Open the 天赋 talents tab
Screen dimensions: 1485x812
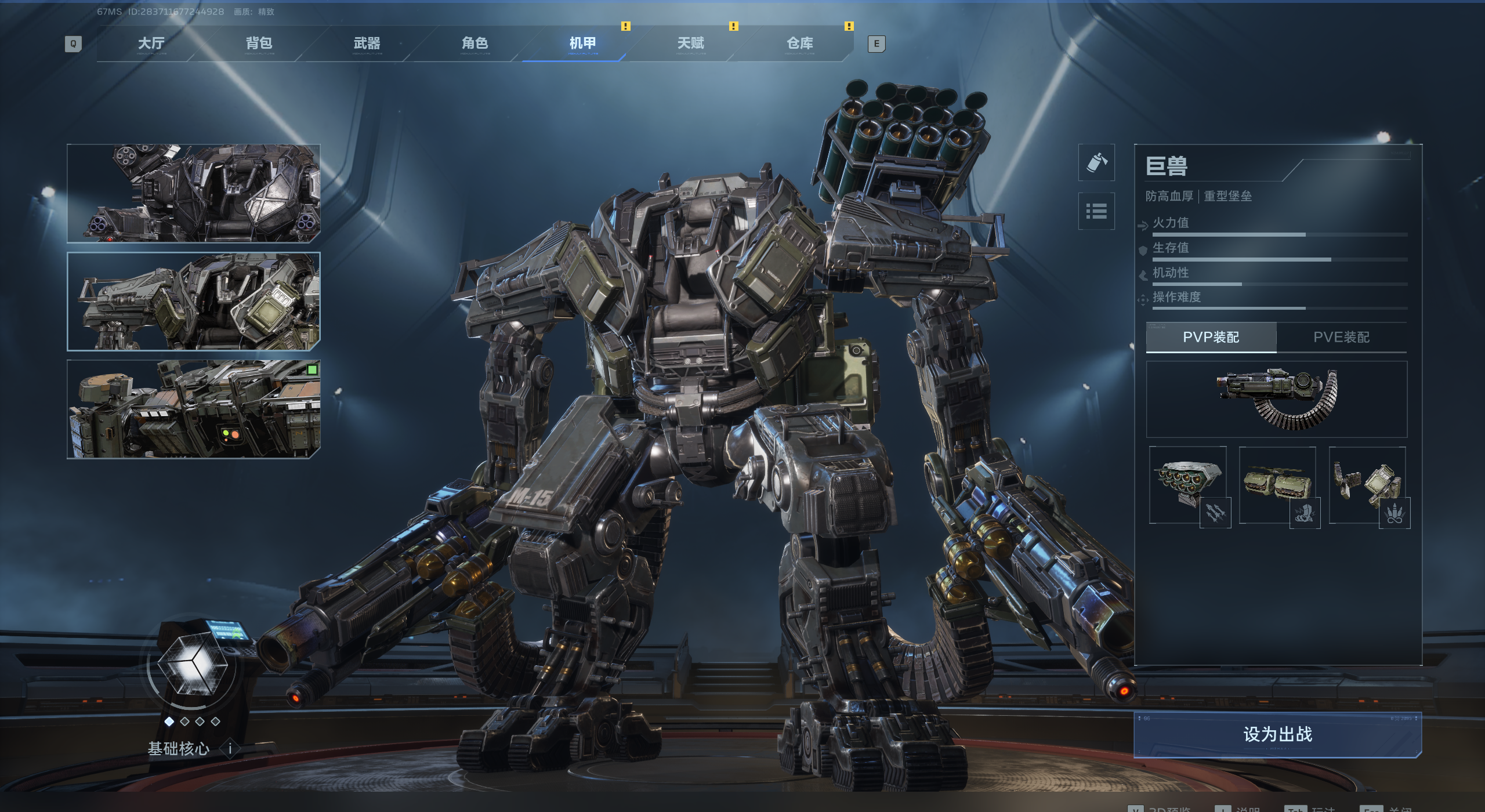[x=690, y=43]
